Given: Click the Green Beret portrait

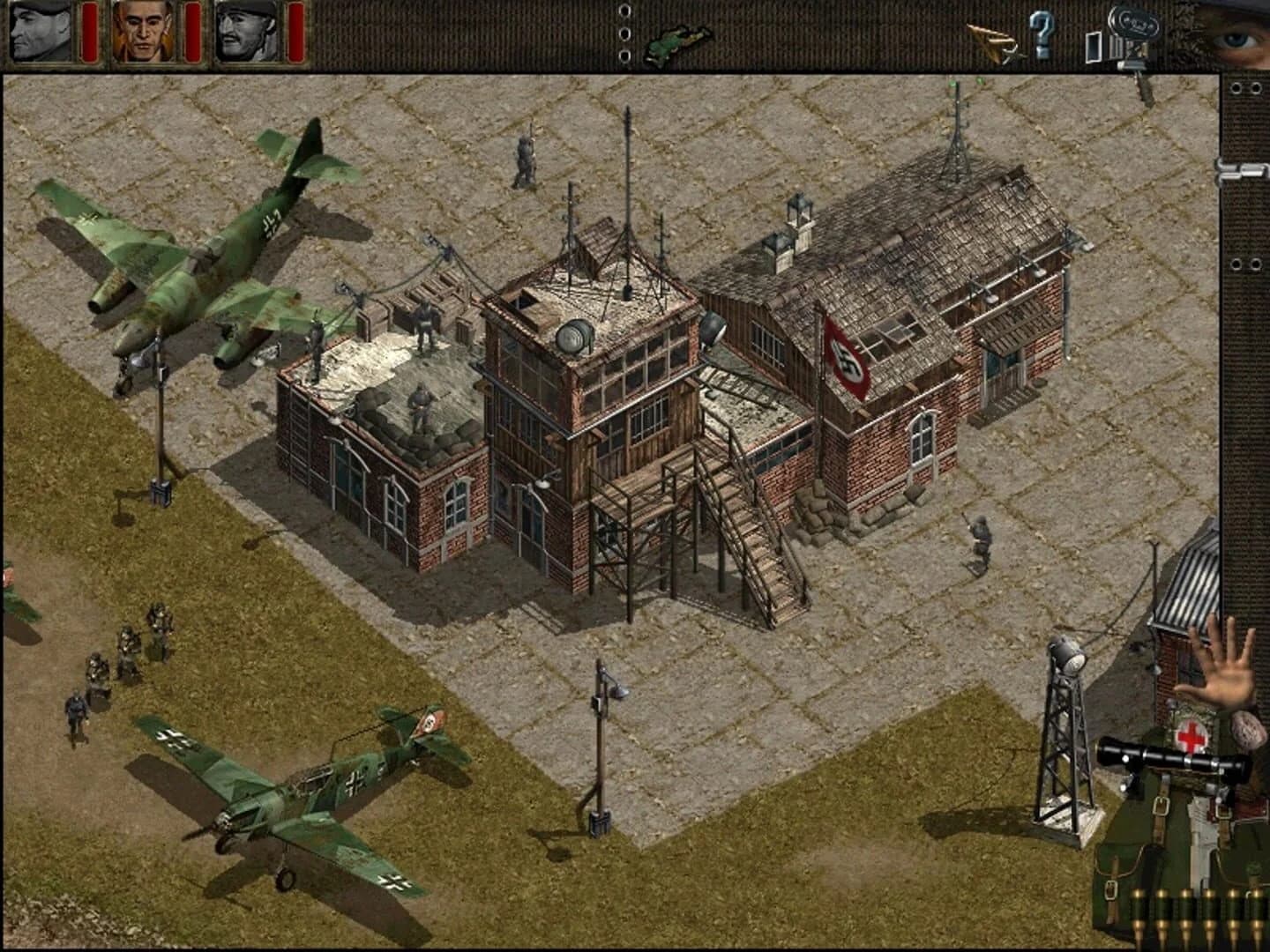Looking at the screenshot, I should point(41,32).
